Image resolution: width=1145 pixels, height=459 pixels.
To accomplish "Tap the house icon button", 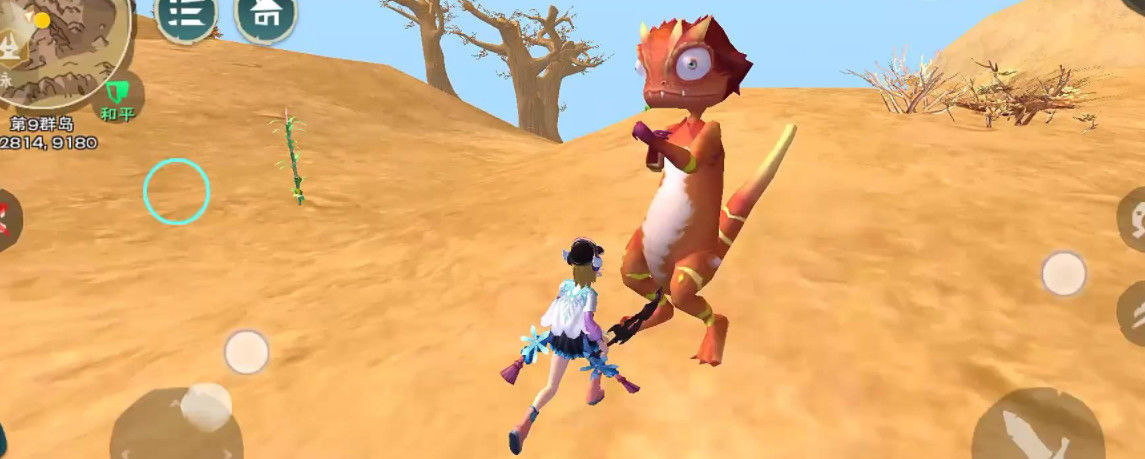I will pos(265,15).
